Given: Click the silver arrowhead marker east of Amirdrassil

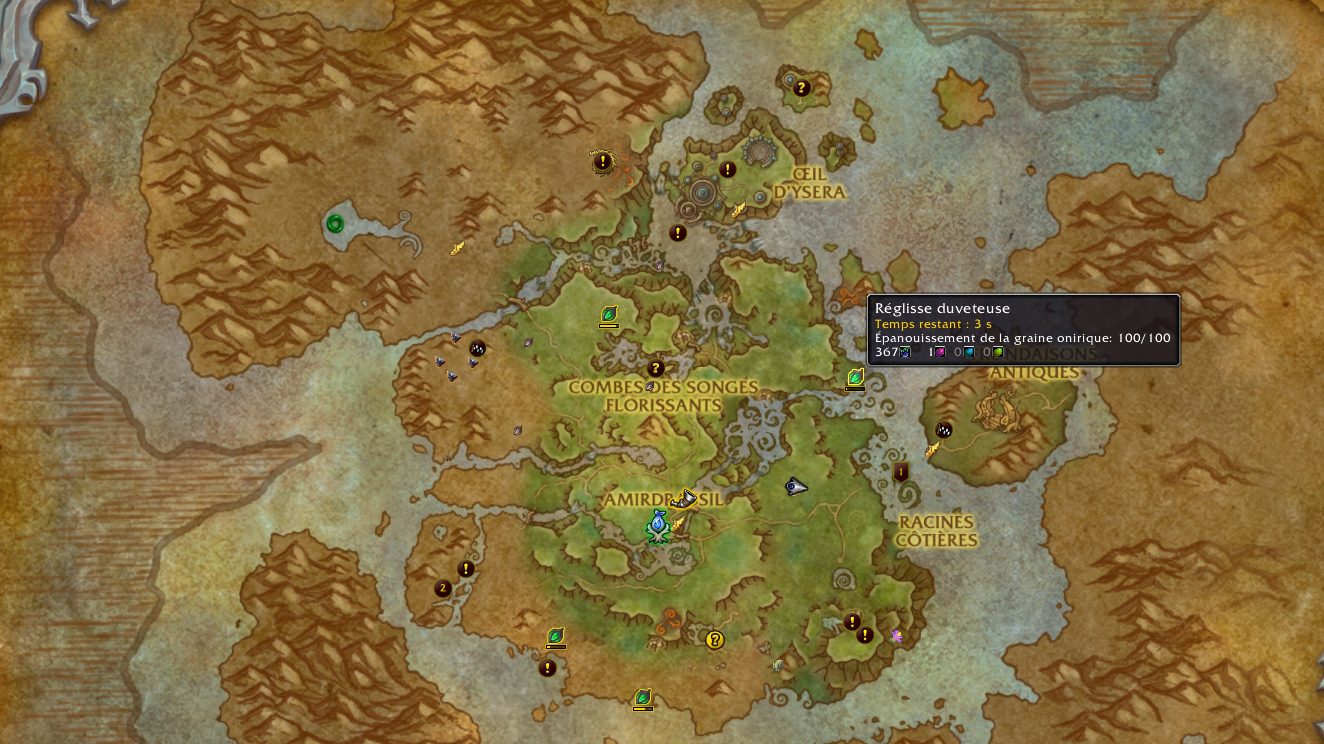Looking at the screenshot, I should pyautogui.click(x=796, y=487).
